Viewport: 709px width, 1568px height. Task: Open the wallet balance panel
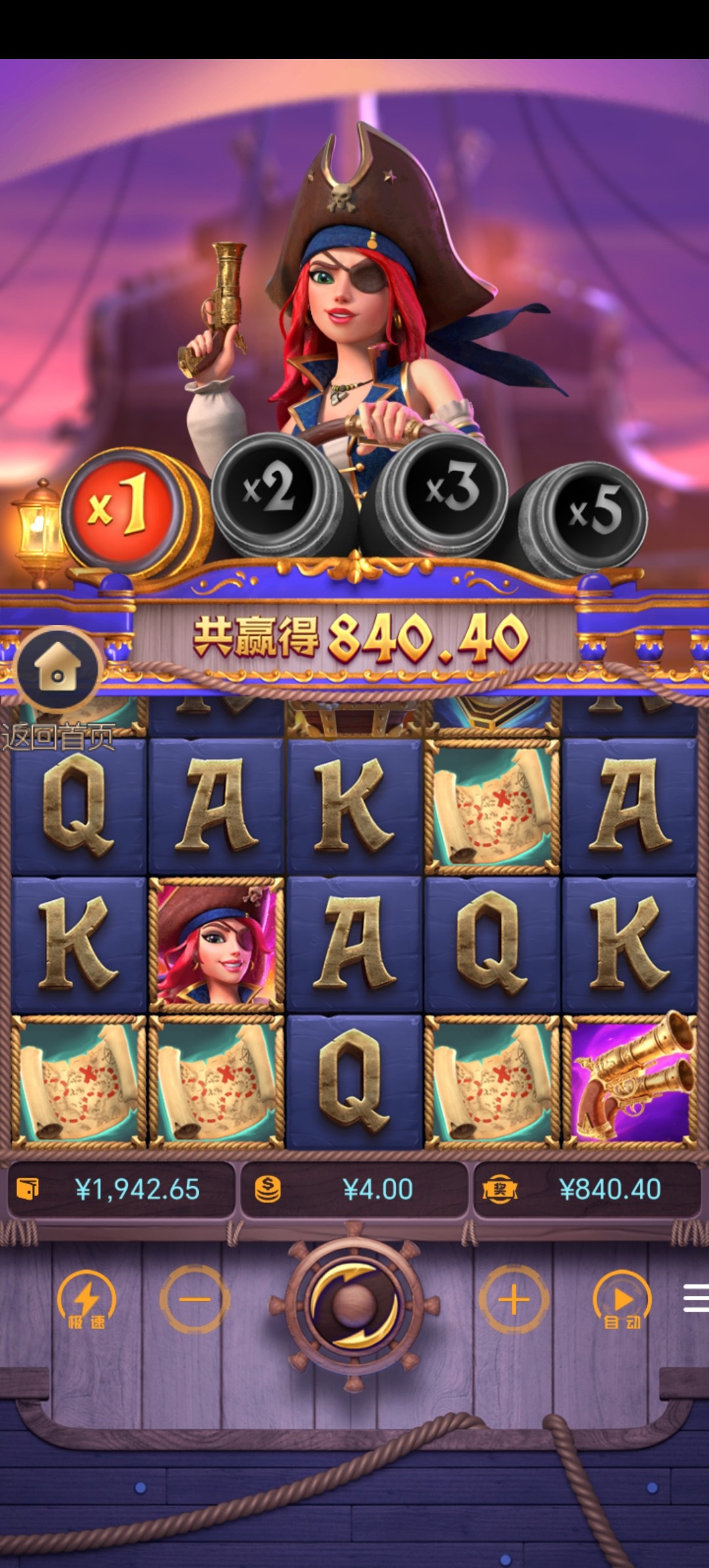click(x=121, y=1189)
